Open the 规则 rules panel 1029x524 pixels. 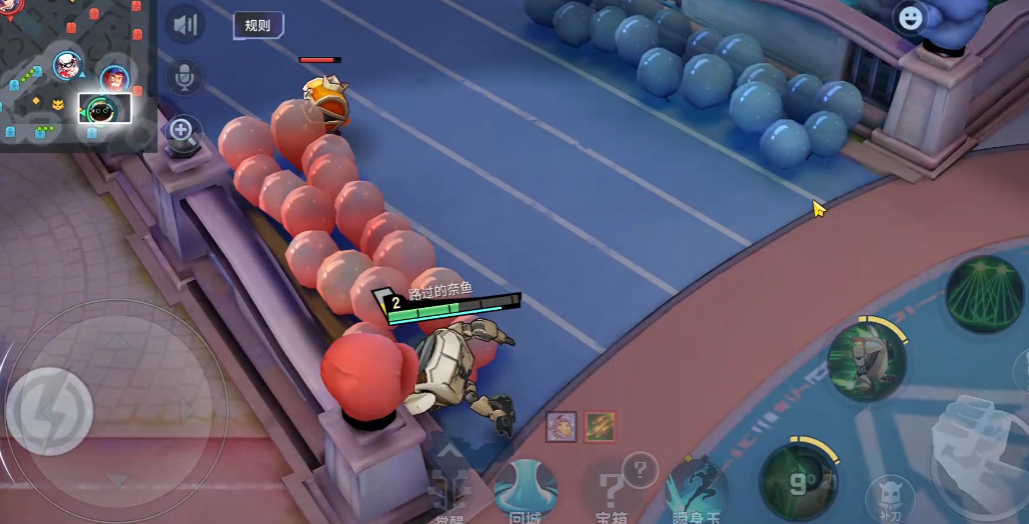(x=258, y=25)
